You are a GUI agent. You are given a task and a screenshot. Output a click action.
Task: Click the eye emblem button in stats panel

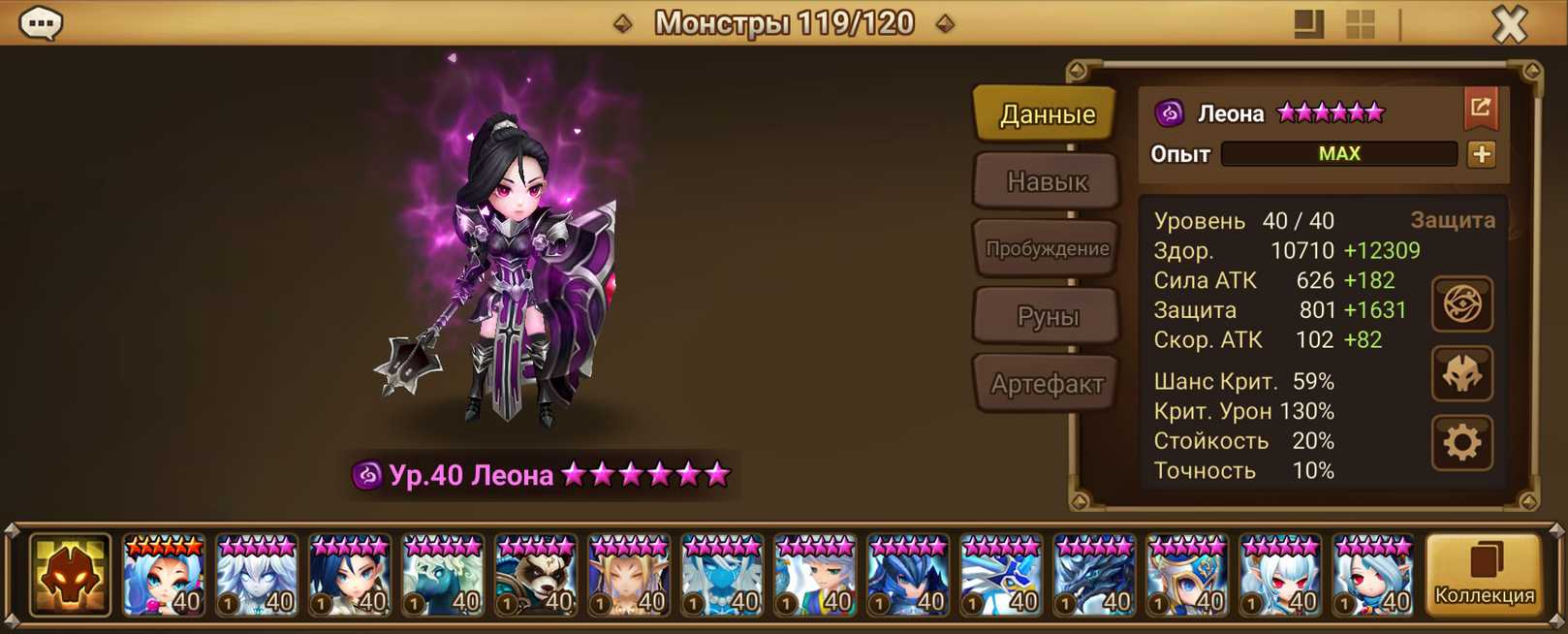[1462, 304]
